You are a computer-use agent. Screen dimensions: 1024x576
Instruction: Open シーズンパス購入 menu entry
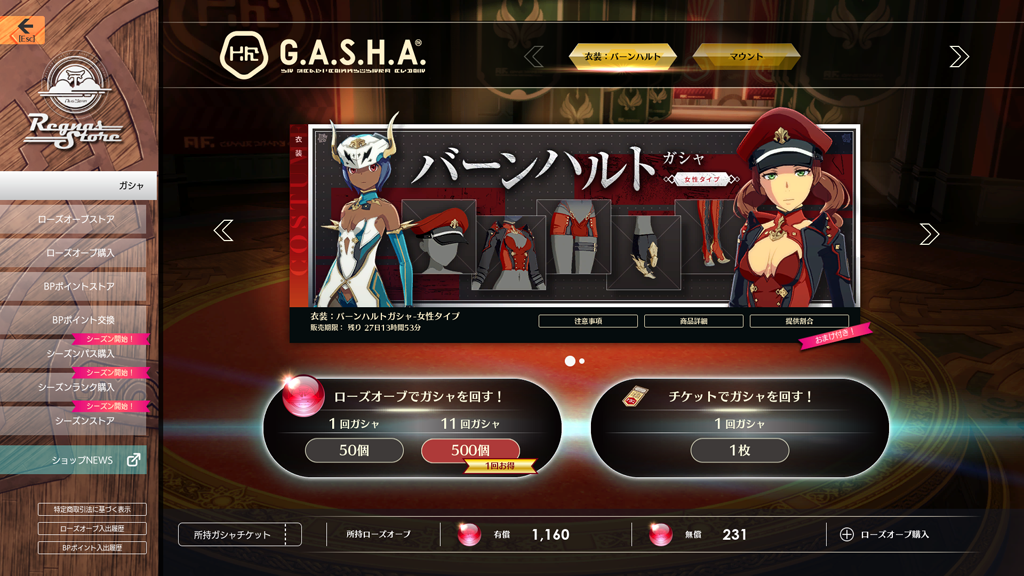[75, 354]
